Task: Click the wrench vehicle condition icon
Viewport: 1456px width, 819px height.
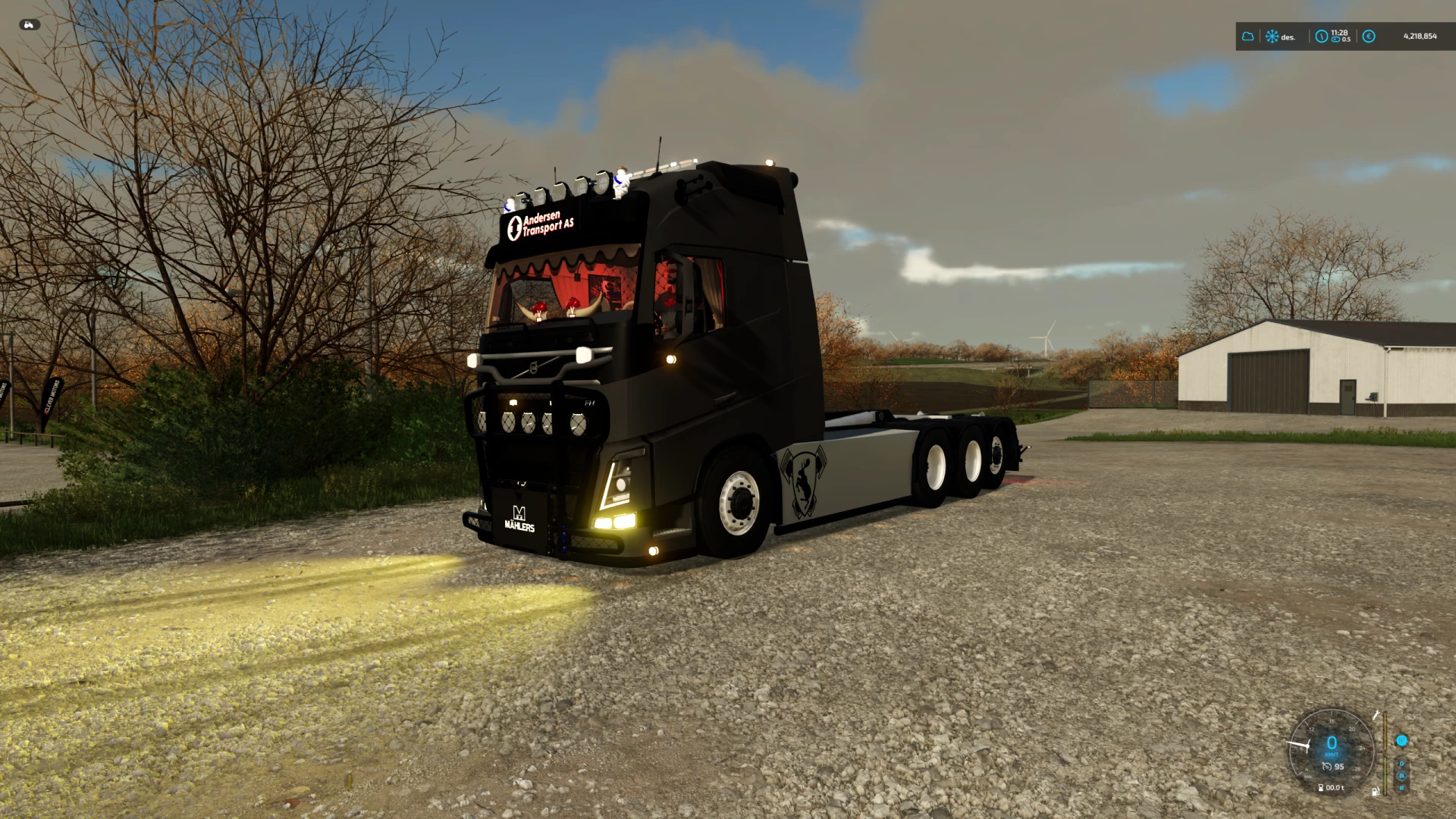Action: click(1376, 716)
